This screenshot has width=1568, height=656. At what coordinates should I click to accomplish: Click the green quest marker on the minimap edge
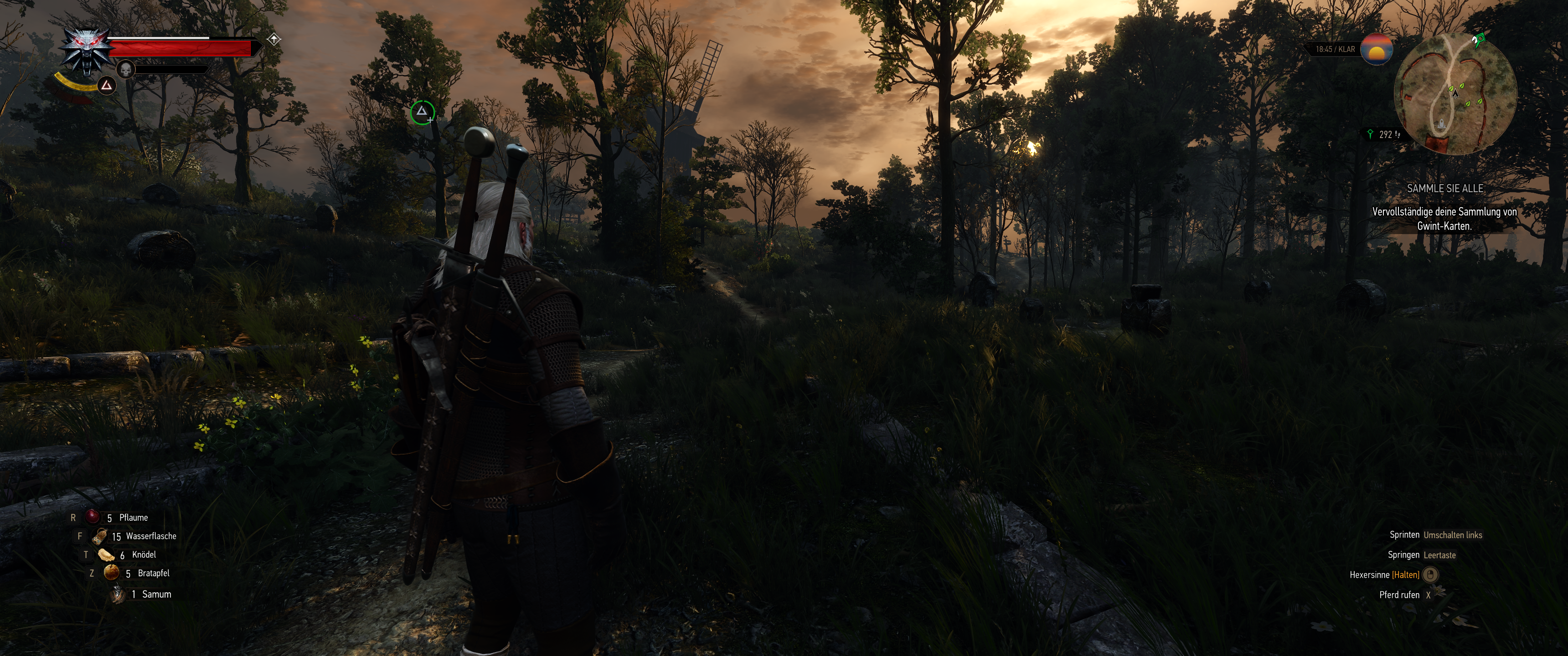tap(1478, 40)
